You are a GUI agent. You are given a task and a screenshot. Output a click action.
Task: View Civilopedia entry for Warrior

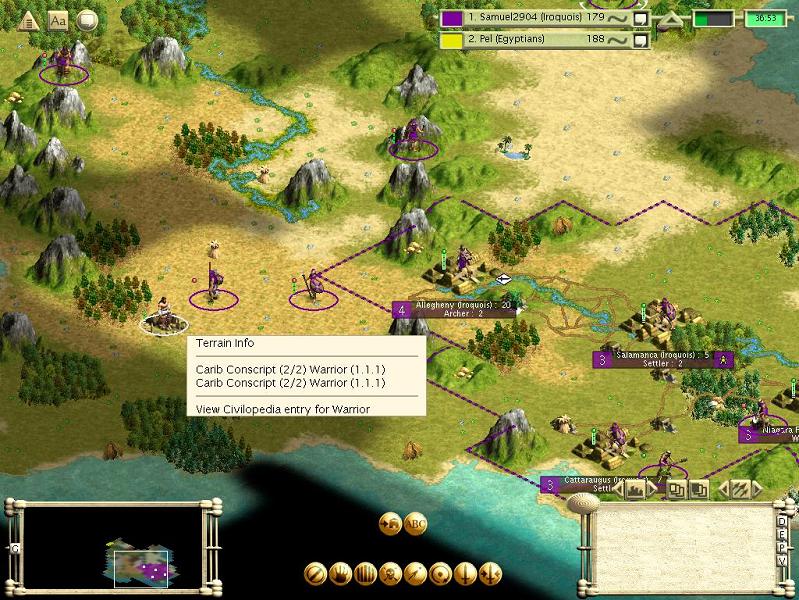(282, 408)
